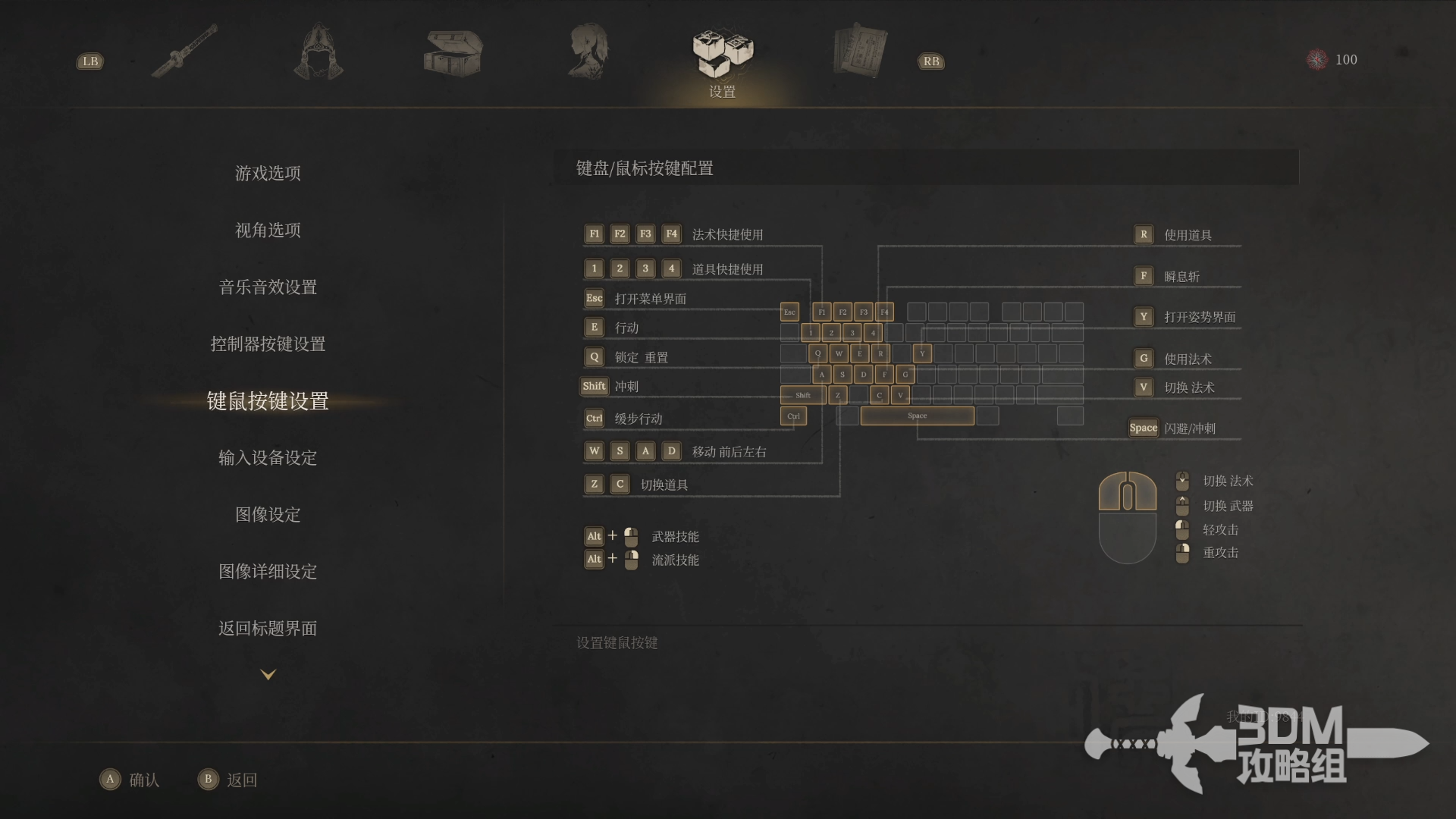The height and width of the screenshot is (819, 1456).
Task: Click the 确认 confirm button
Action: 130,780
